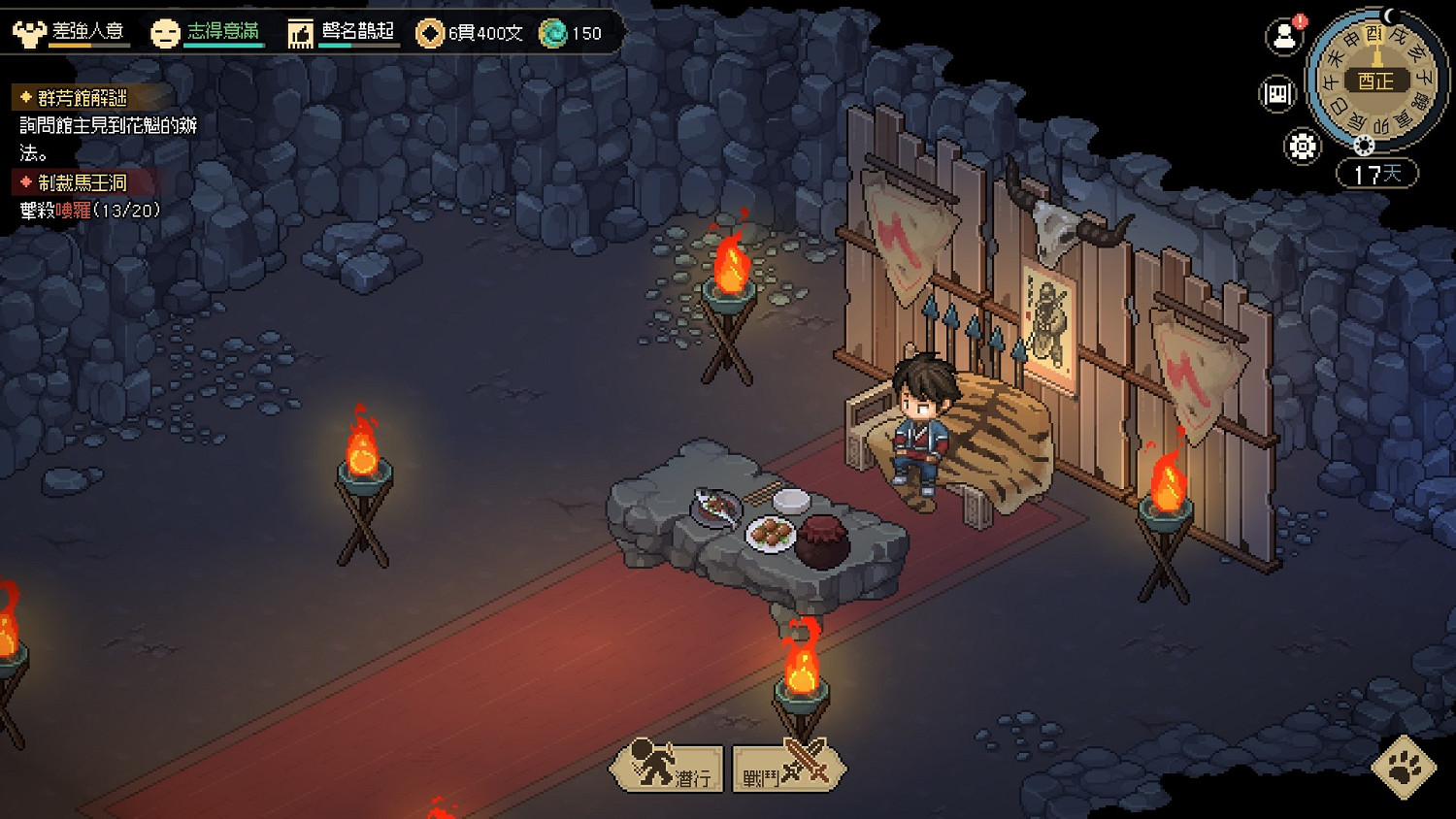1456x819 pixels.
Task: Activate the 潛行 stealth mode button
Action: click(668, 768)
